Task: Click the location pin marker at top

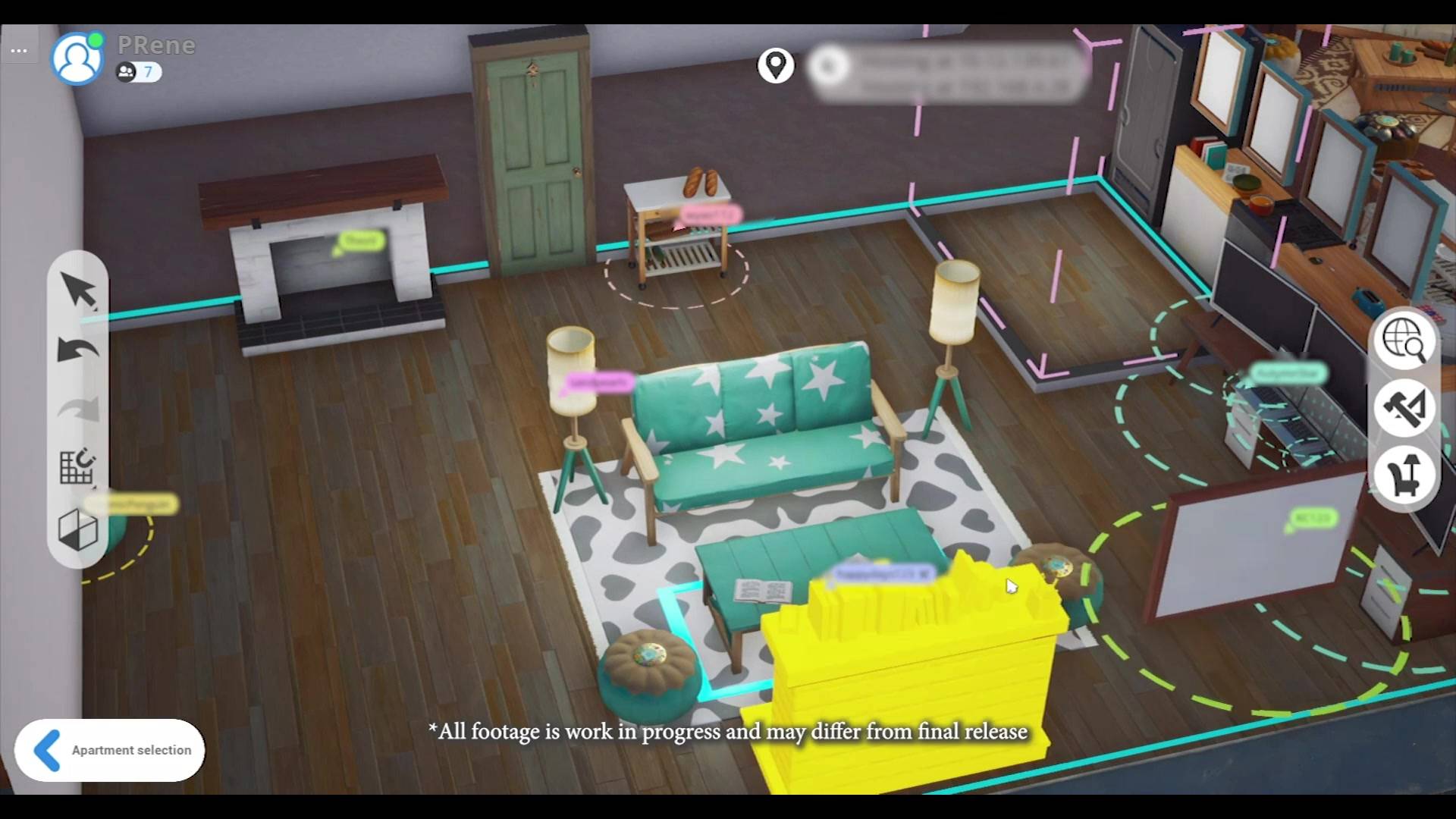Action: (x=775, y=65)
